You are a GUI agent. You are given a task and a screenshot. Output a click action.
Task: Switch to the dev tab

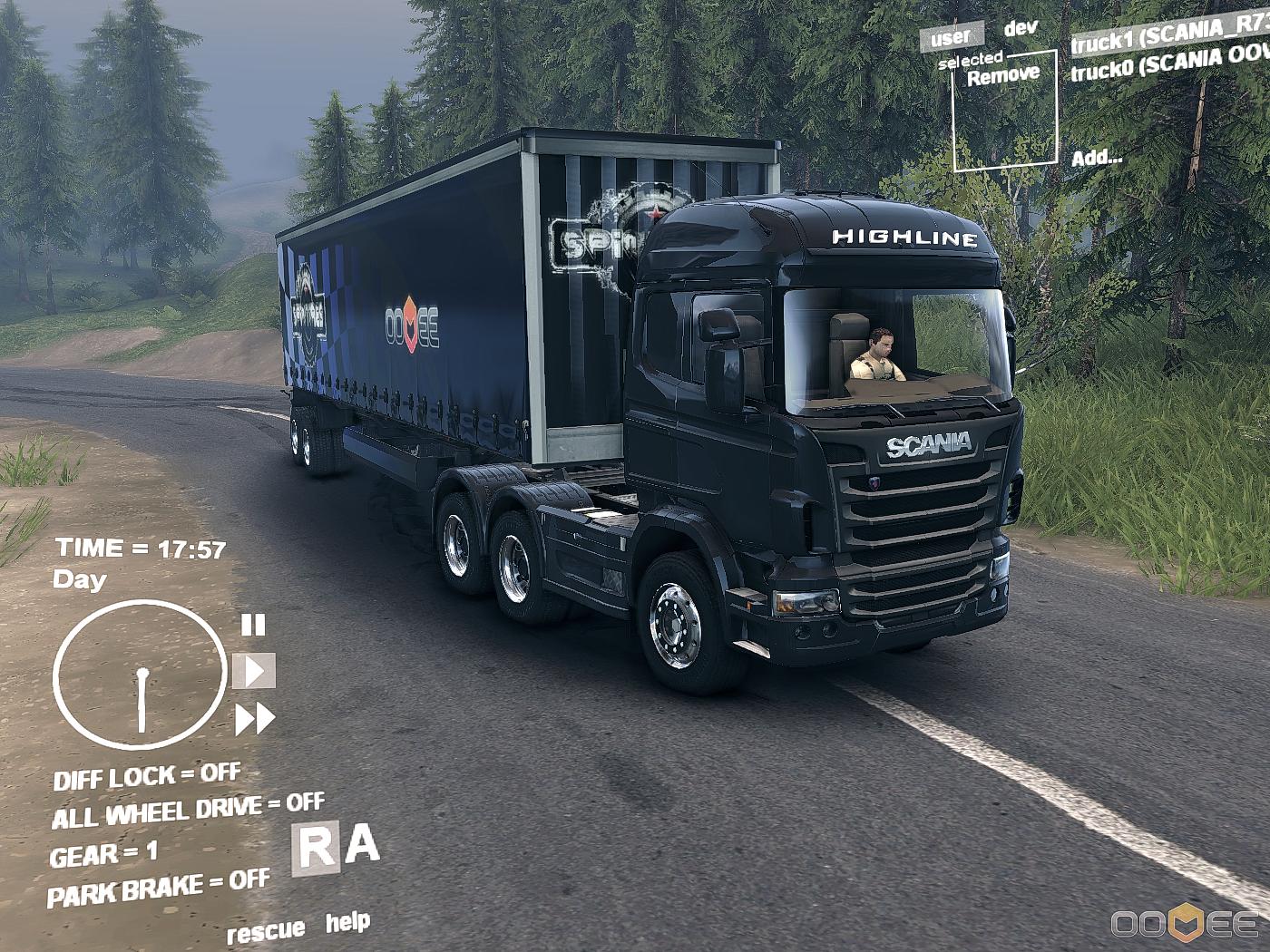(x=1021, y=28)
